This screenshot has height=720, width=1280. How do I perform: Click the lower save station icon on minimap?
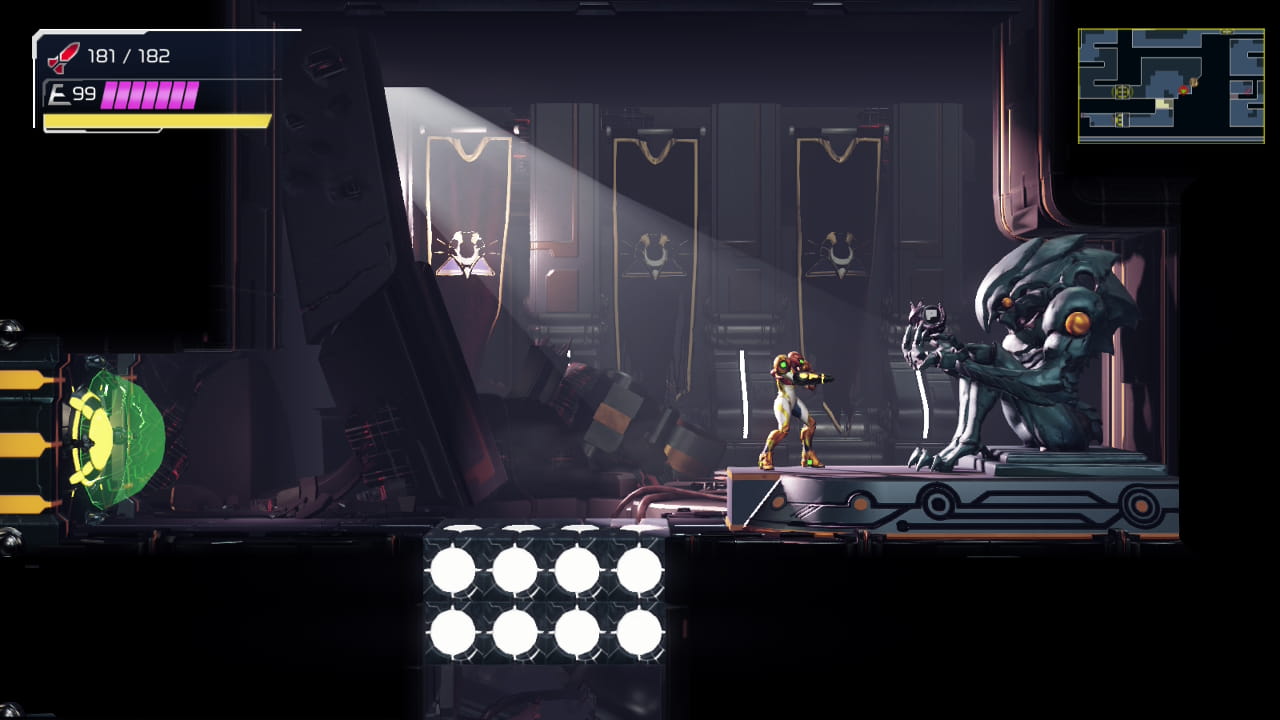coord(1119,118)
